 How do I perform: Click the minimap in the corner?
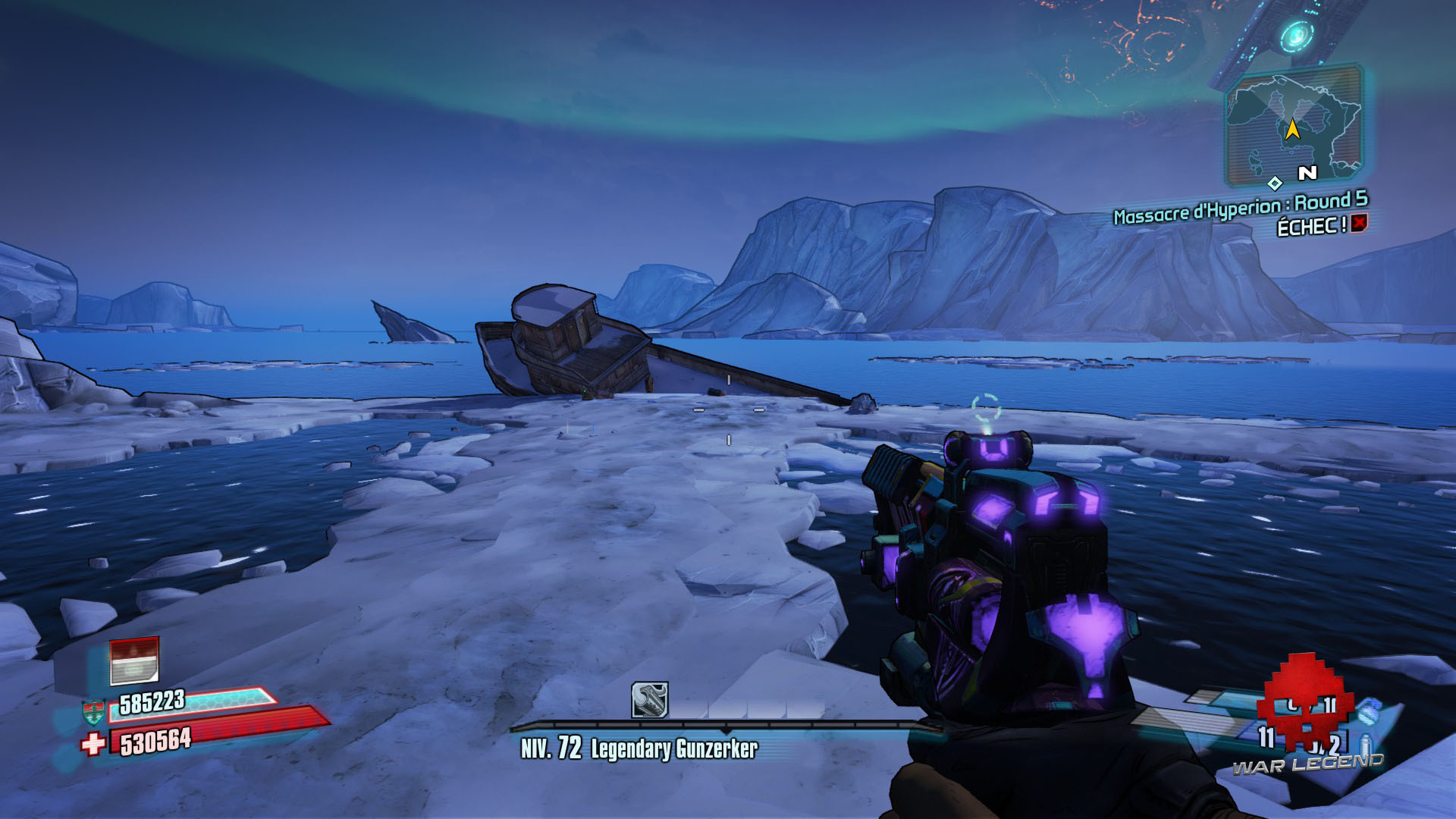tap(1294, 127)
